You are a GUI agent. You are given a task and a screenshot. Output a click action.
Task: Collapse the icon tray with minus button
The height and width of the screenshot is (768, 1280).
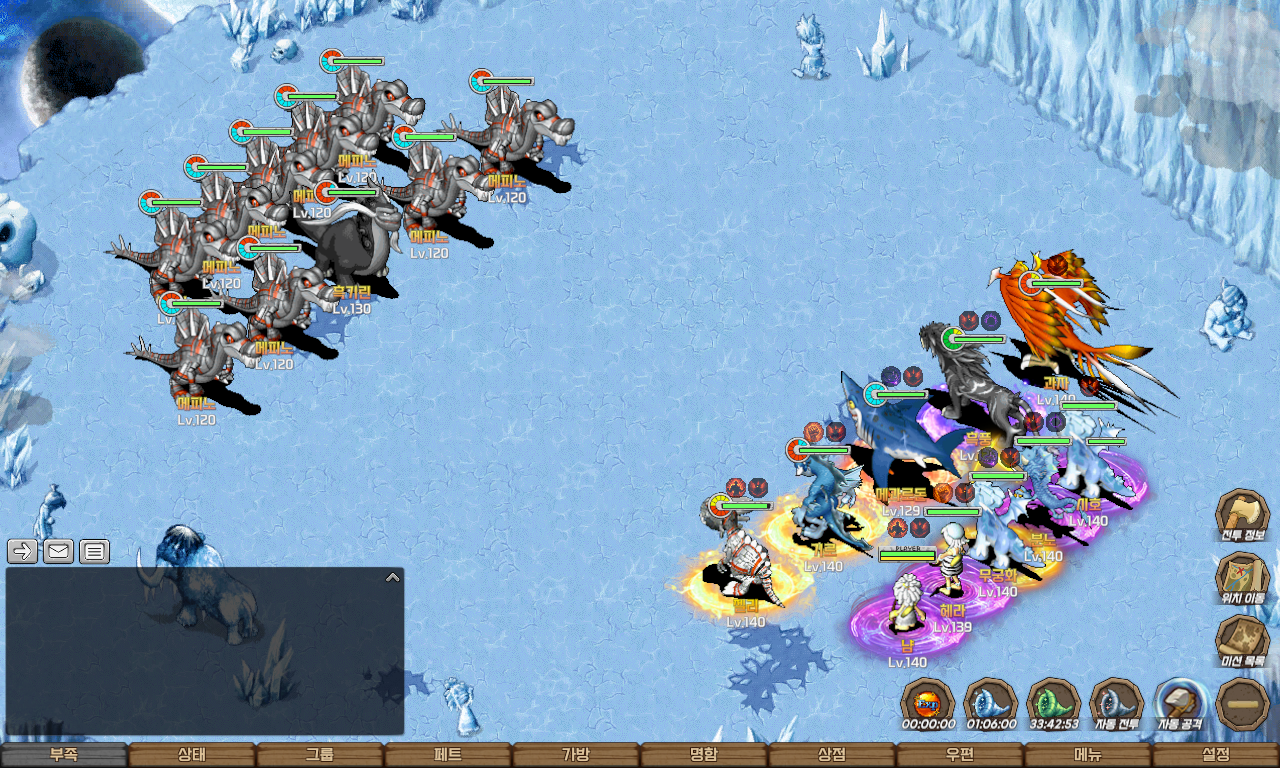click(x=1243, y=703)
